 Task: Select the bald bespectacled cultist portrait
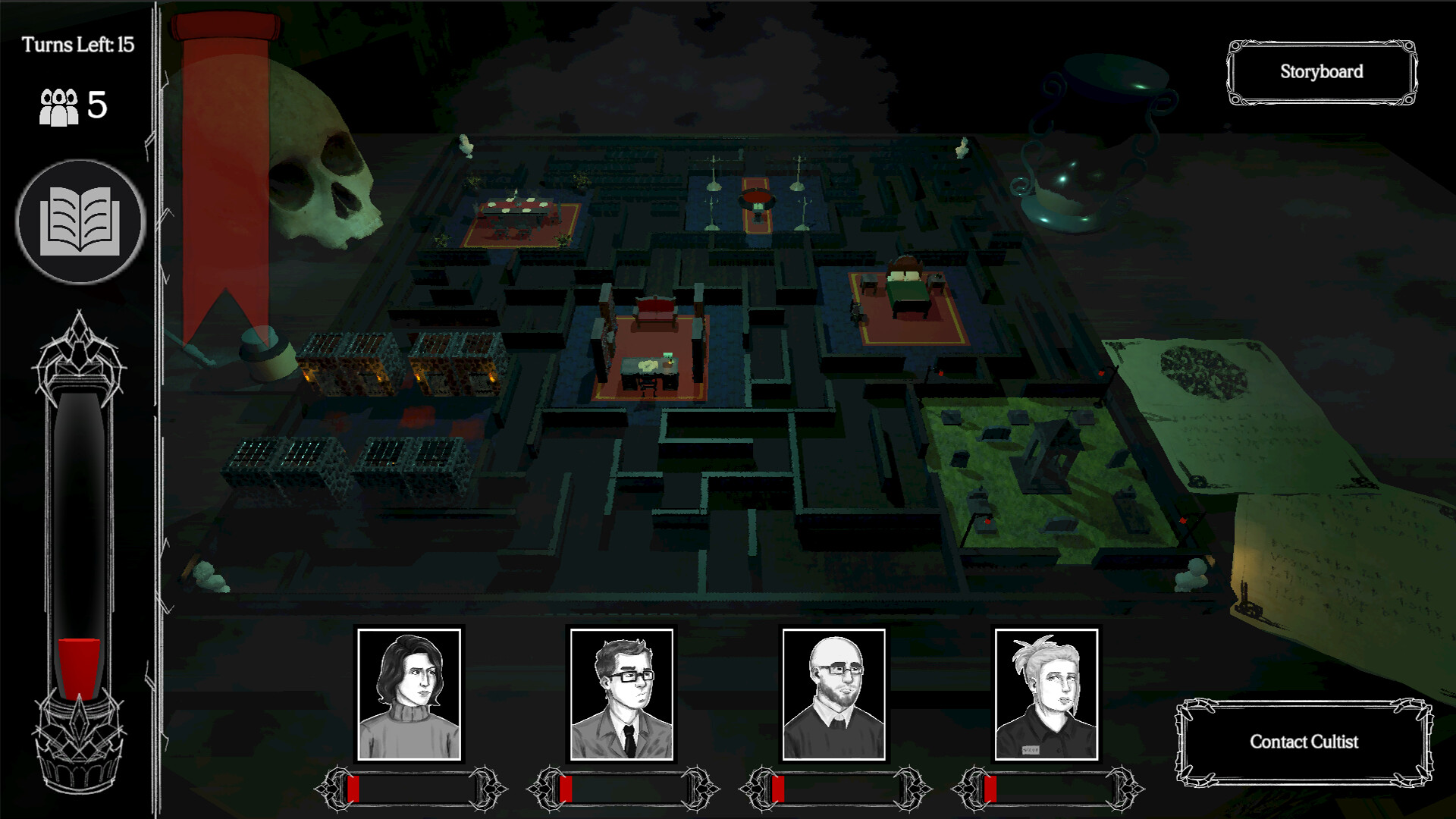834,692
